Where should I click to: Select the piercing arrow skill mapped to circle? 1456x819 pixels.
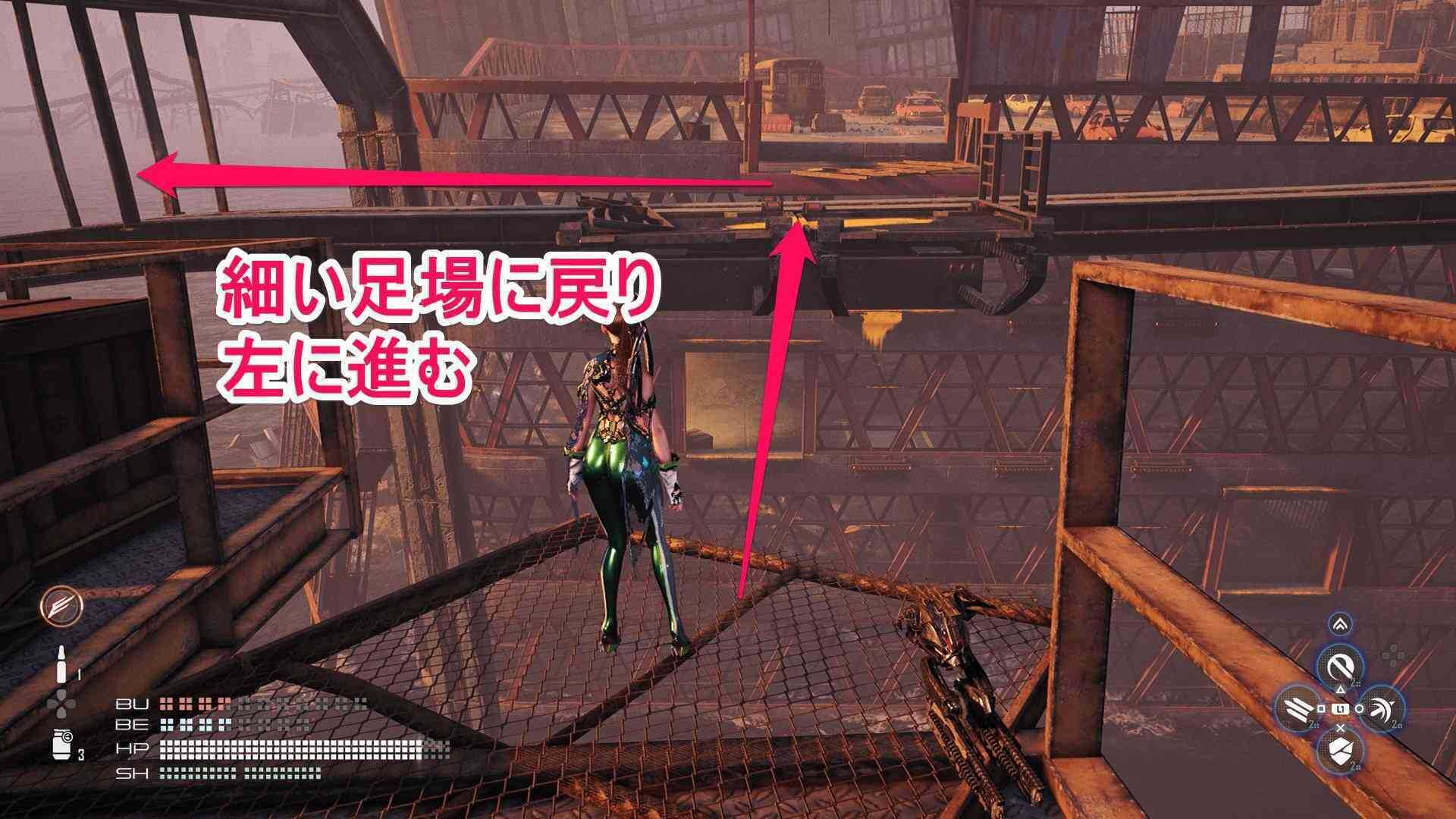pos(1382,708)
